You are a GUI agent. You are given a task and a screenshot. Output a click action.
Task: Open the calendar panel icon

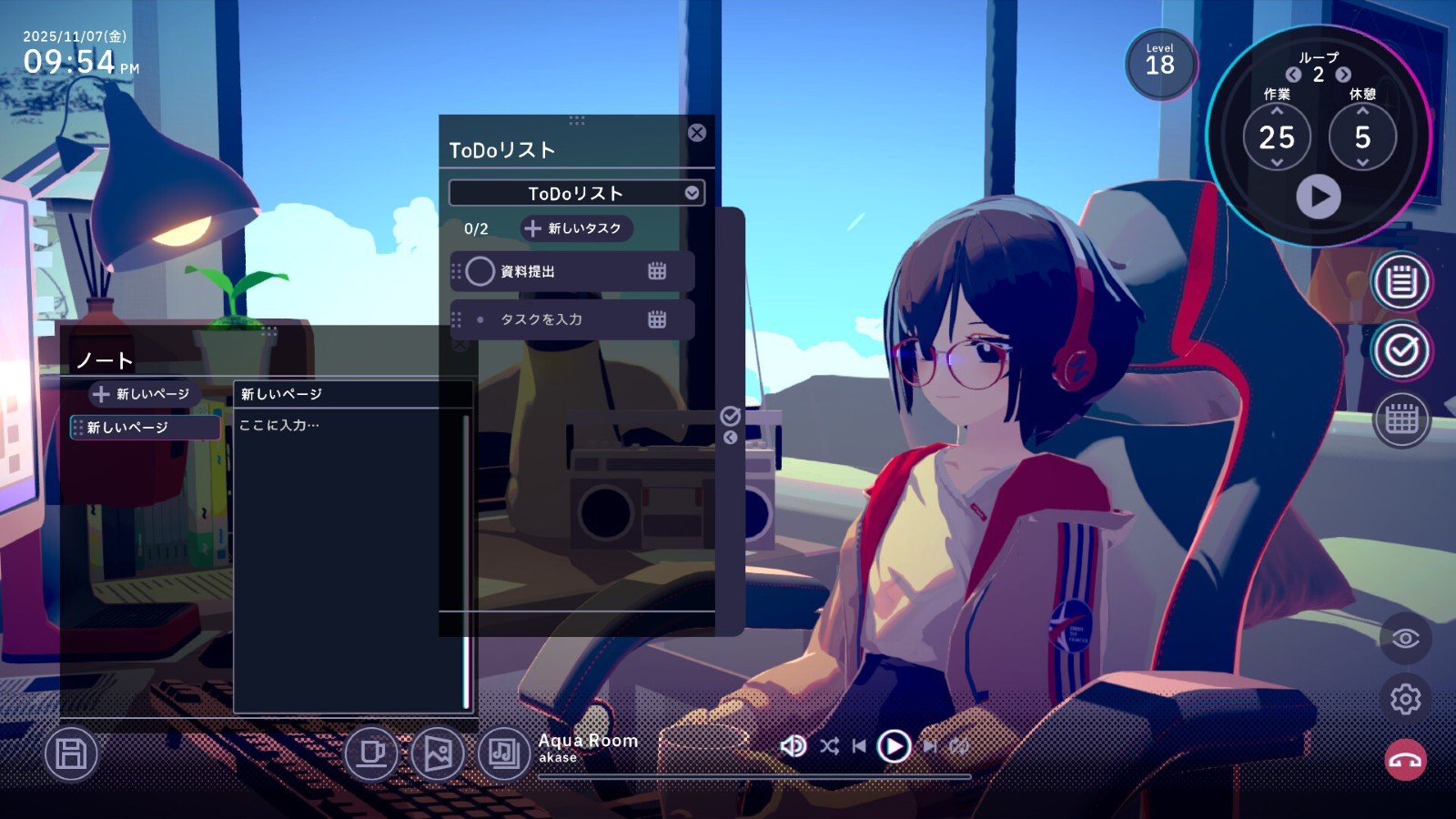(1400, 420)
